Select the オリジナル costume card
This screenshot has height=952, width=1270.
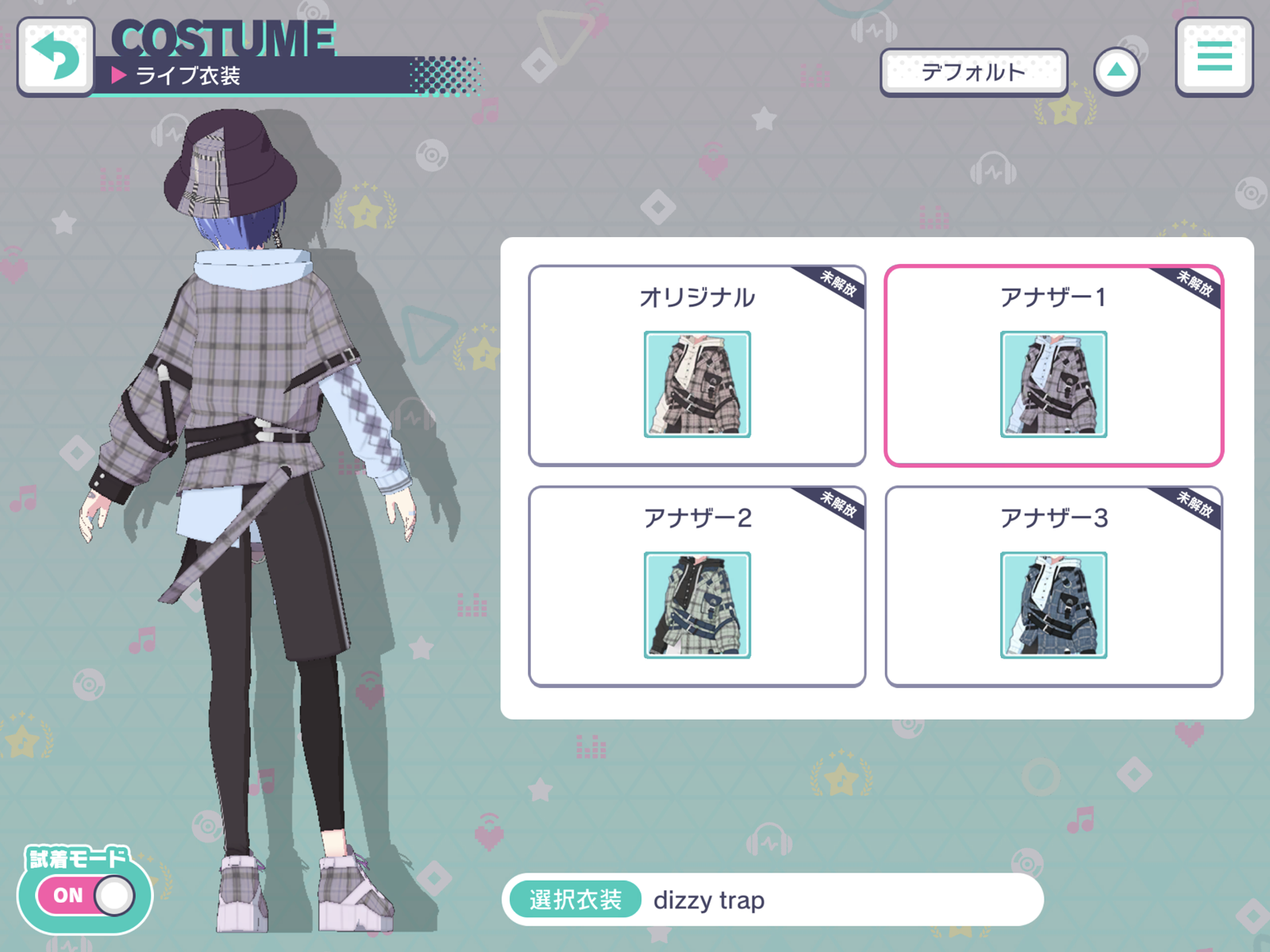click(x=696, y=365)
